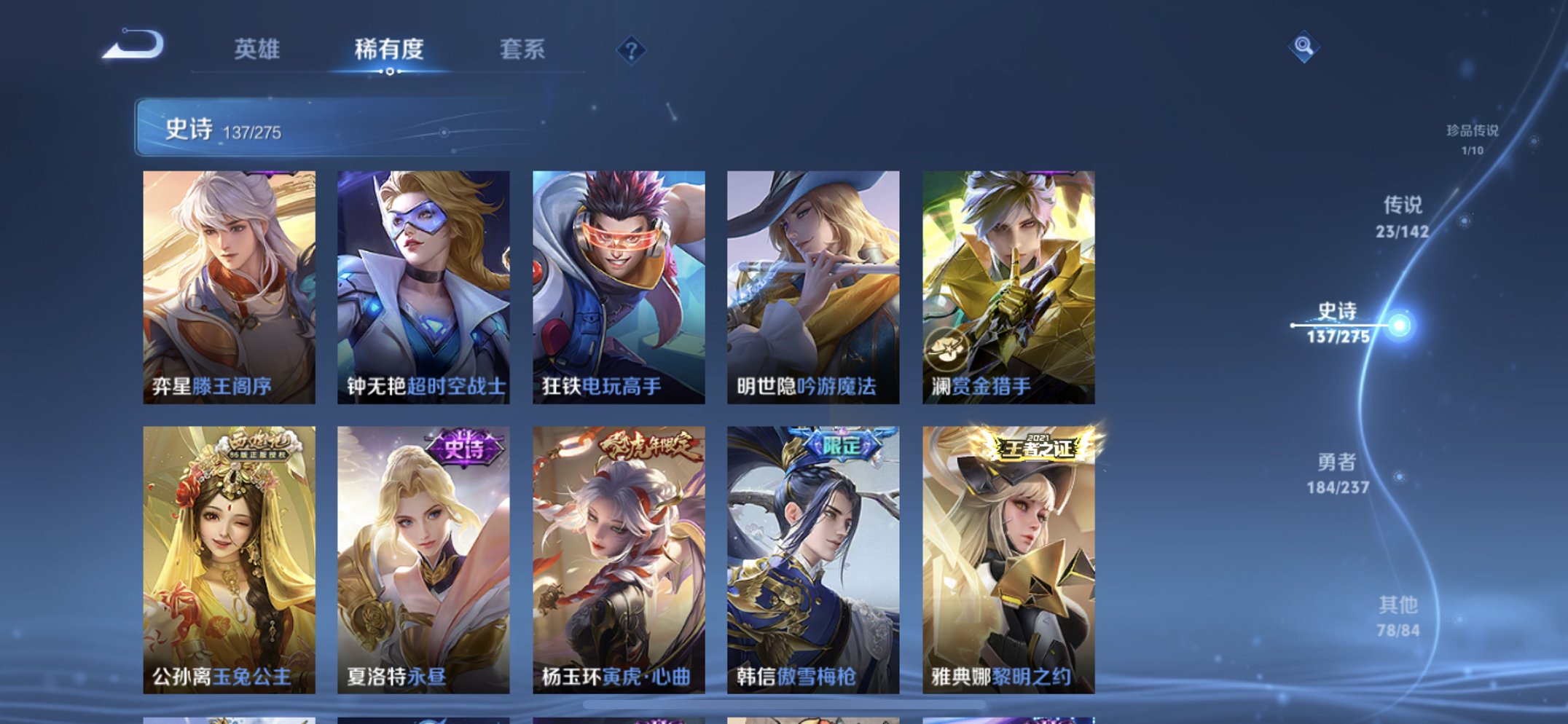Click the question mark help icon
Image resolution: width=1568 pixels, height=724 pixels.
tap(632, 50)
